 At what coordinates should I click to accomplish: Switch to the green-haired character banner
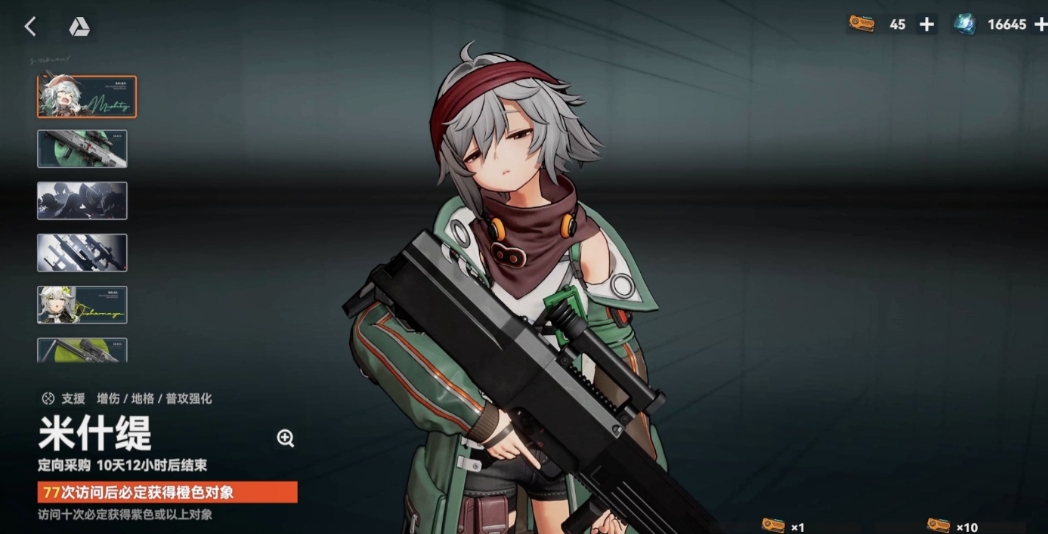pos(82,305)
